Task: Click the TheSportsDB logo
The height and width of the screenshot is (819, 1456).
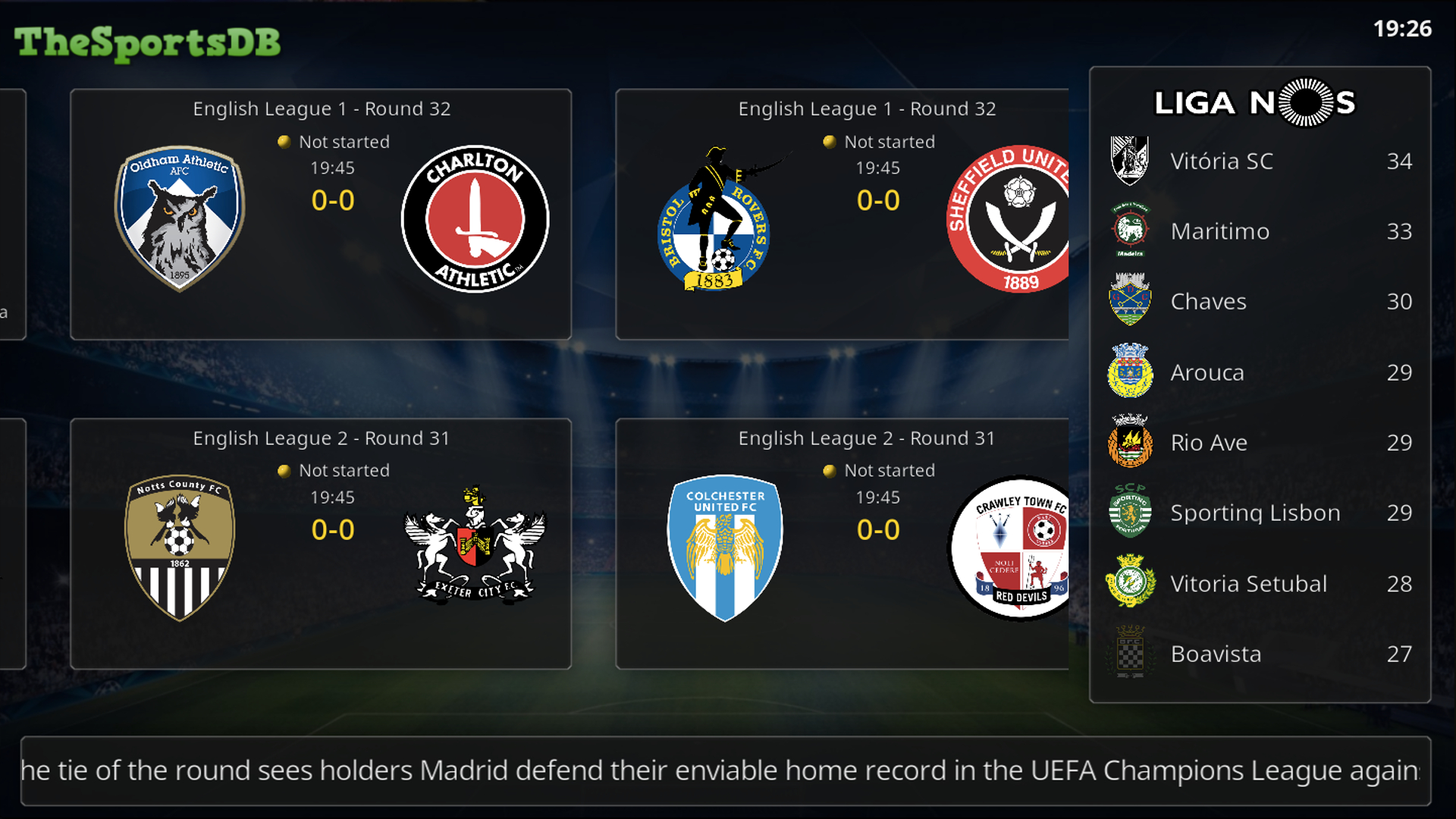Action: [147, 42]
